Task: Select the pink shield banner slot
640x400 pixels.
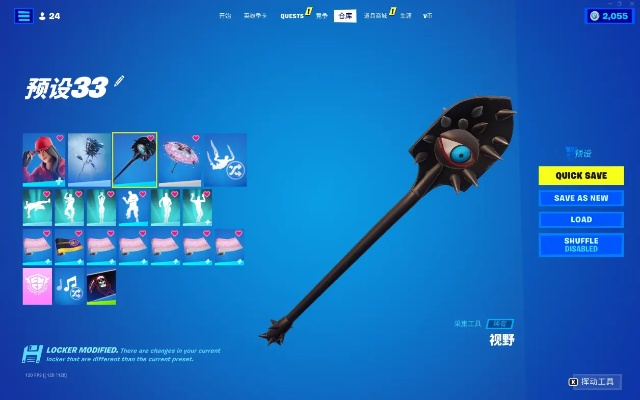Action: pos(38,286)
